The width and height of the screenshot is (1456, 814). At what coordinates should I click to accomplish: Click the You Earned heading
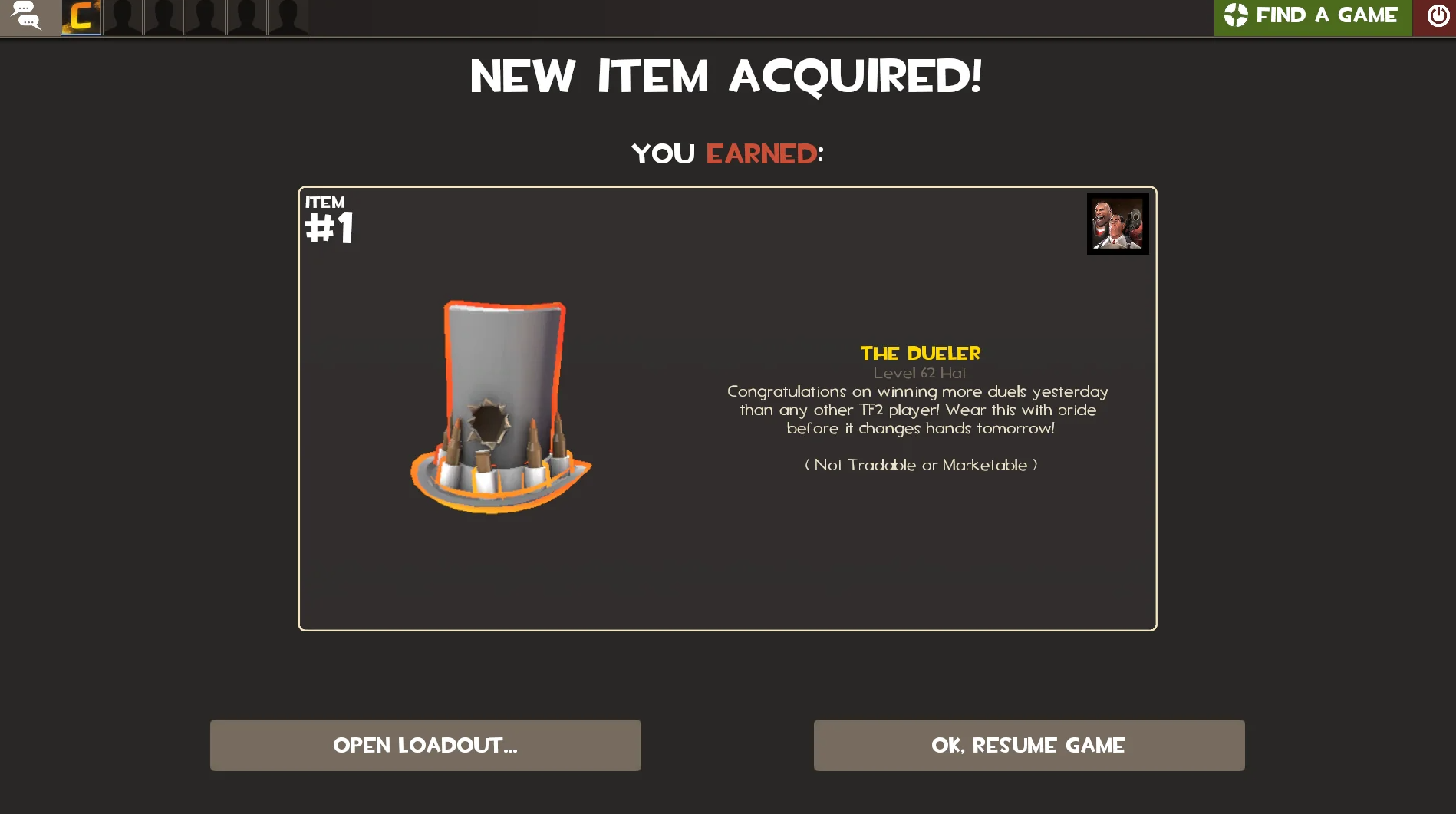(726, 153)
